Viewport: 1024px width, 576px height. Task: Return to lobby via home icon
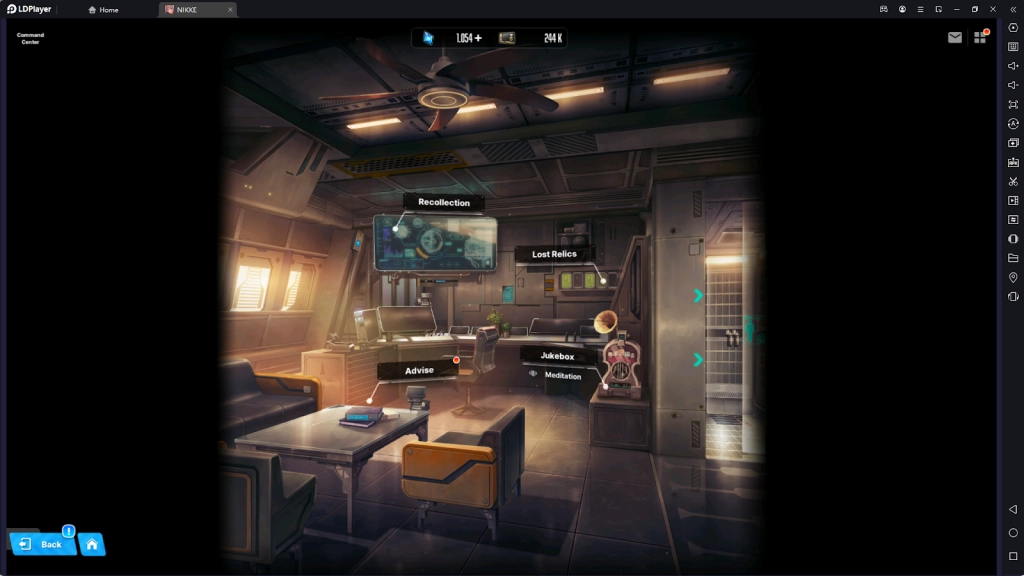(92, 544)
